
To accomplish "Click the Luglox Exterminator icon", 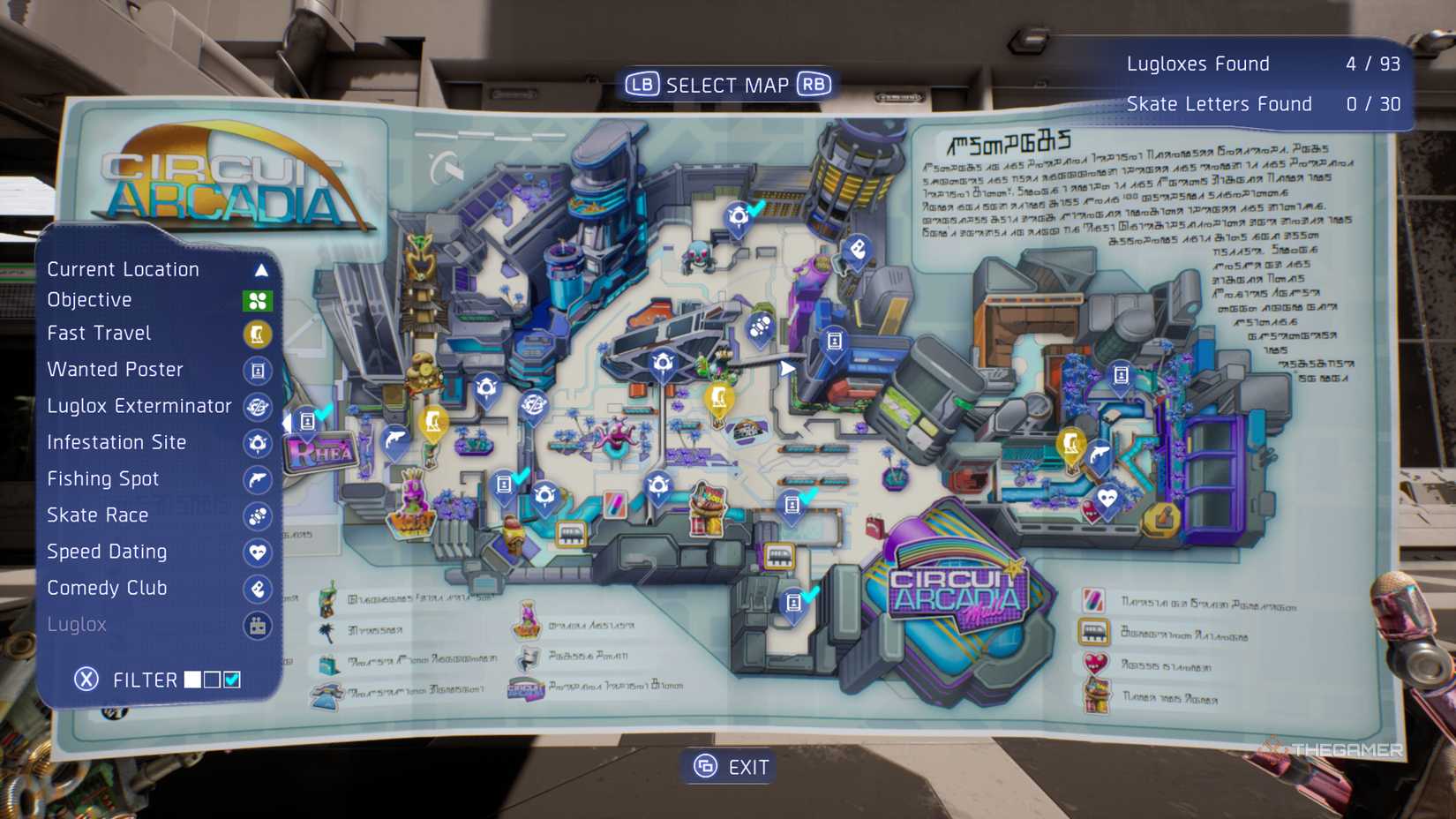I will pyautogui.click(x=257, y=407).
